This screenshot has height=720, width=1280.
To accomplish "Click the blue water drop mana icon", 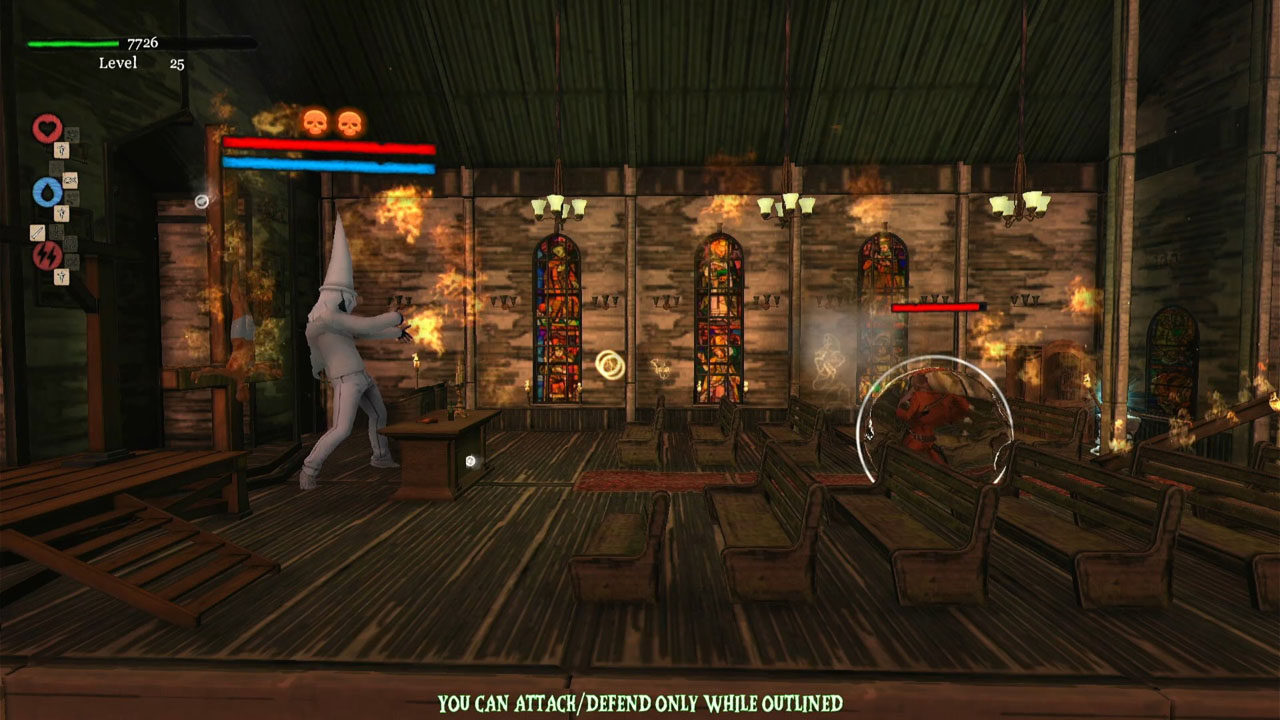I will coord(46,192).
